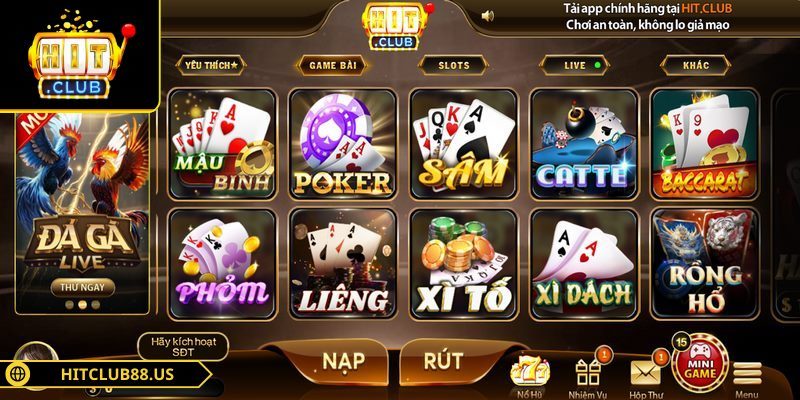The width and height of the screenshot is (800, 400).
Task: Toggle the sound speaker icon
Action: coord(488,16)
